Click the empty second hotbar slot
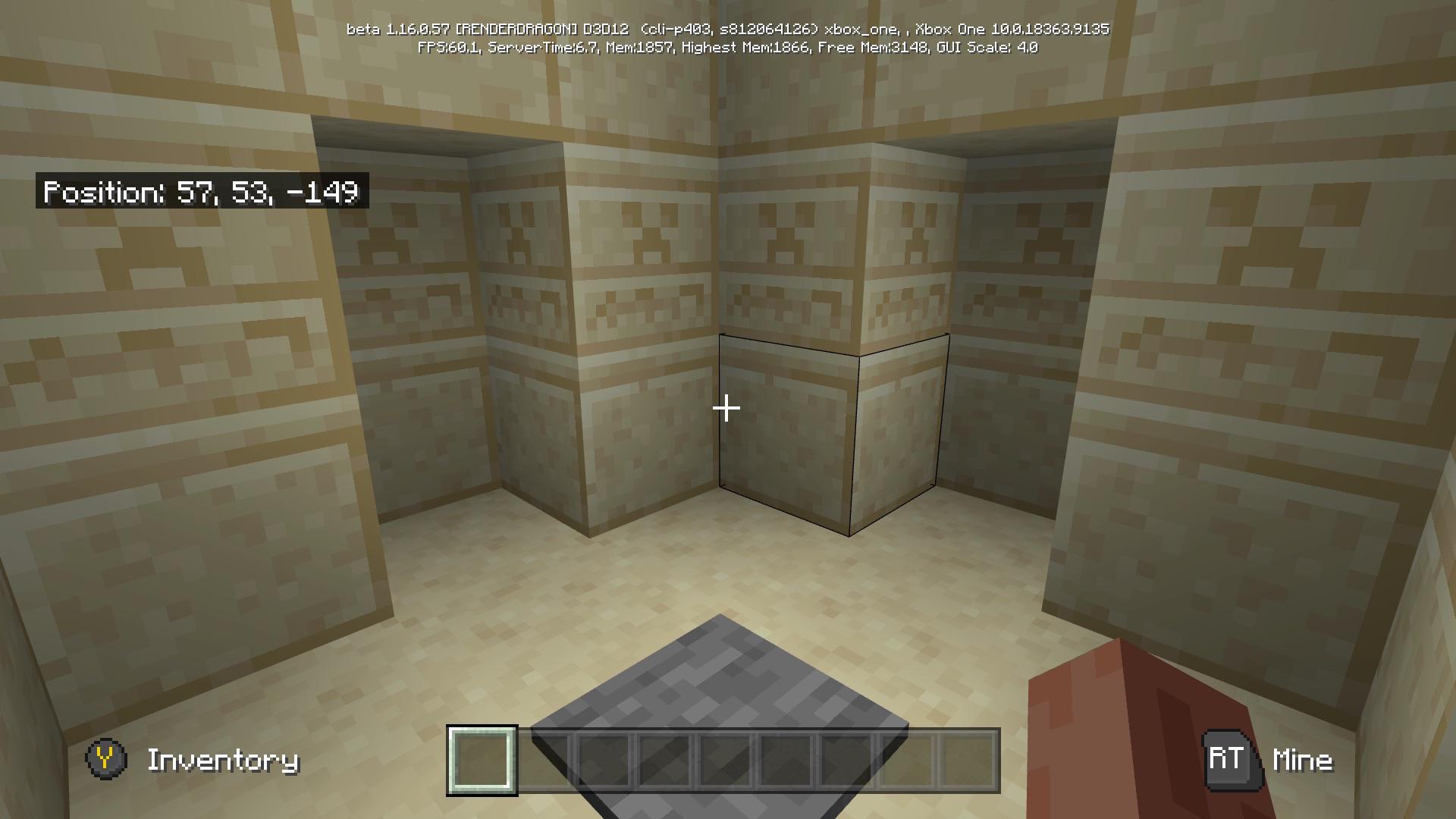This screenshot has width=1456, height=819. tap(544, 762)
